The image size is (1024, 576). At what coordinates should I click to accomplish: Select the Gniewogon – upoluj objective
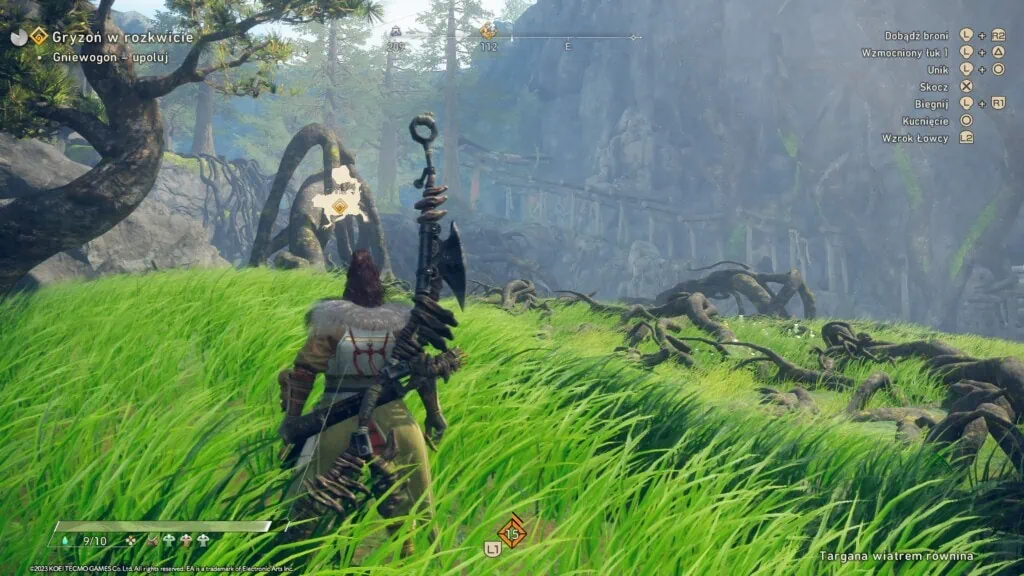(x=110, y=57)
